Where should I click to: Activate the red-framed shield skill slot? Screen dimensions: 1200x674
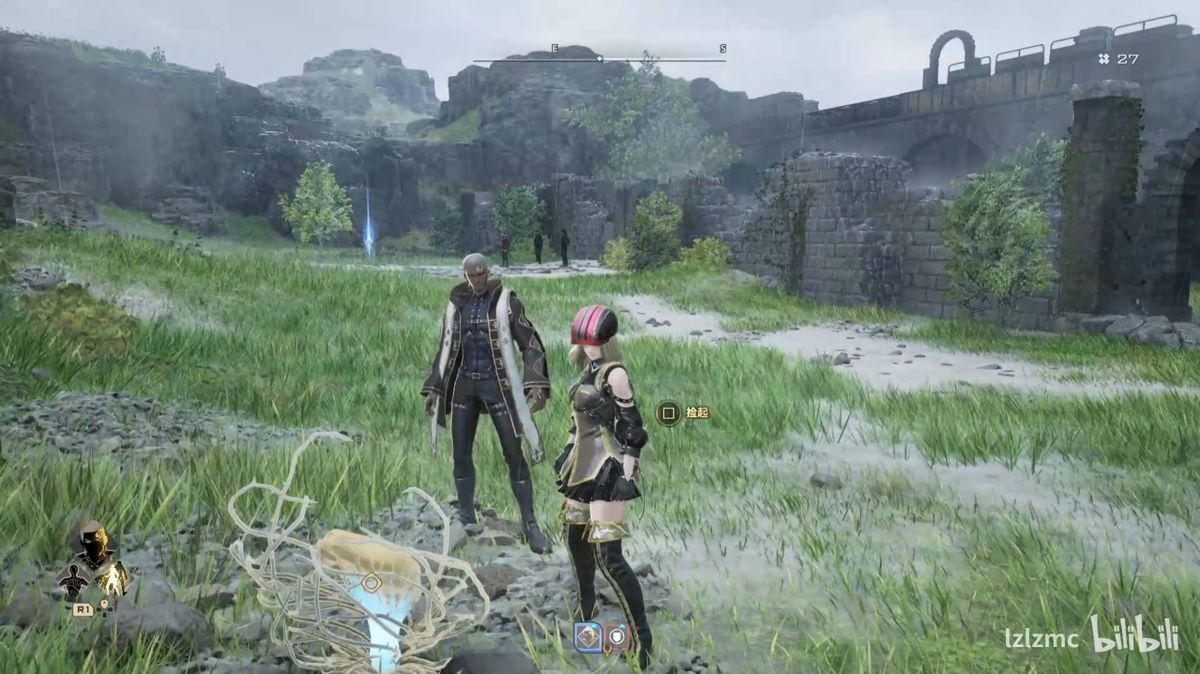click(618, 637)
